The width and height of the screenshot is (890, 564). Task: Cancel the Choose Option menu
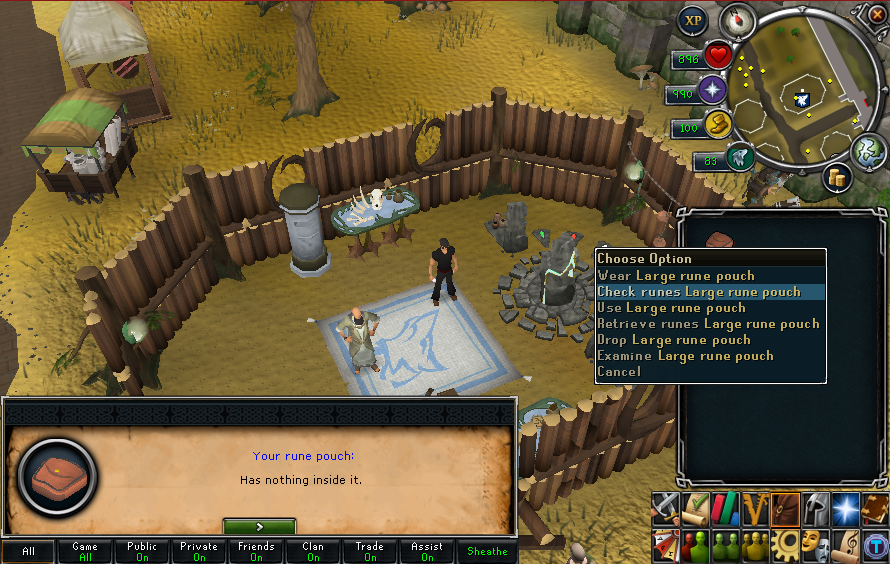[x=619, y=372]
